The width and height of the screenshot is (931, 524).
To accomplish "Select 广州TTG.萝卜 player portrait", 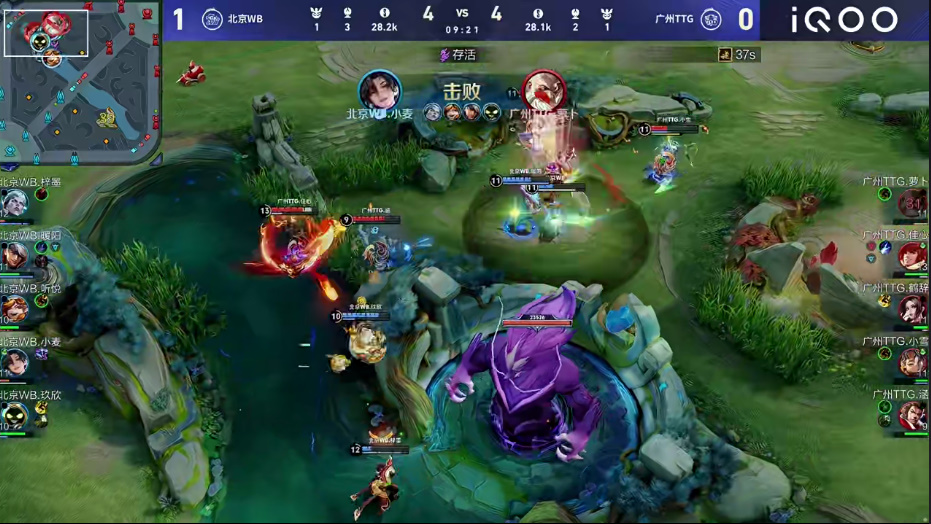I will (912, 204).
